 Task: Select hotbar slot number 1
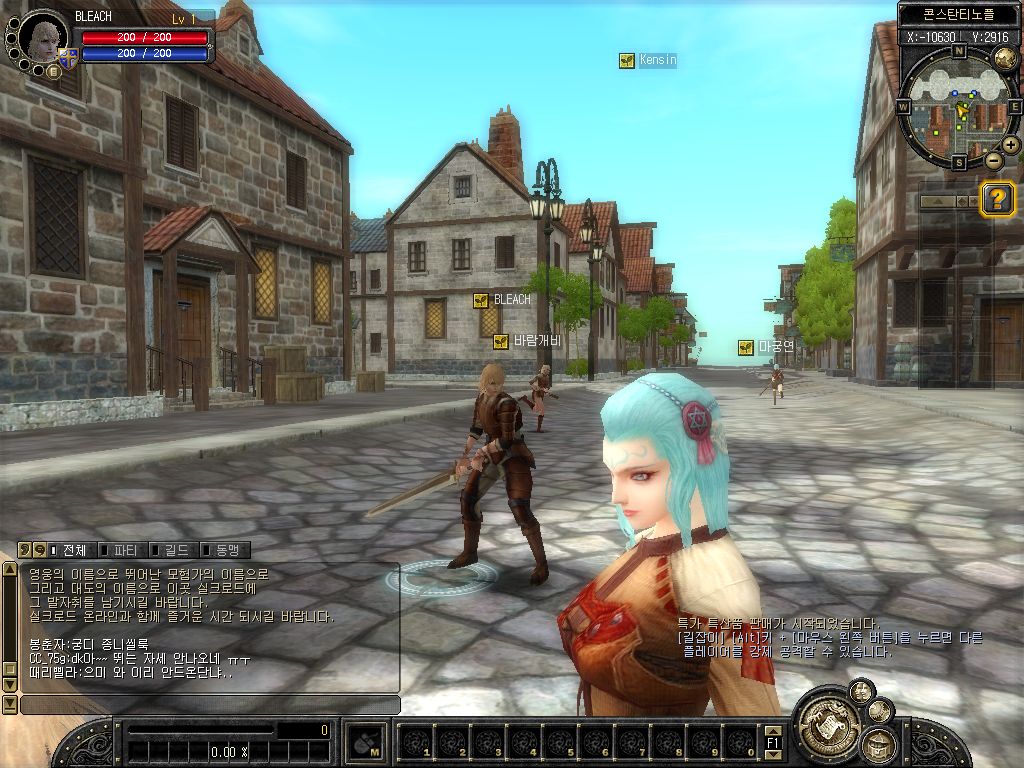(417, 742)
